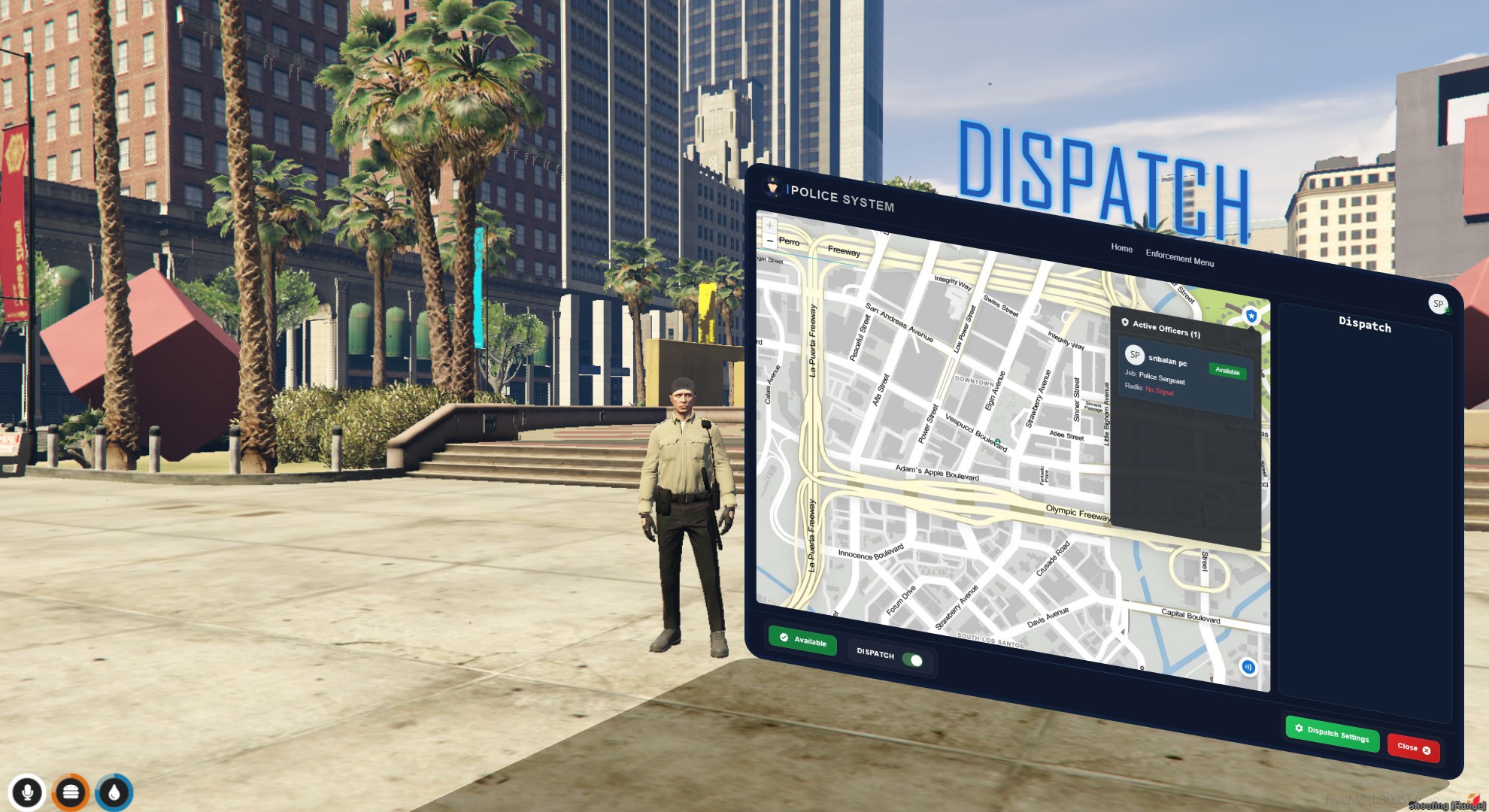This screenshot has height=812, width=1489.
Task: Toggle sribalan pc's Available status badge
Action: 1229,372
